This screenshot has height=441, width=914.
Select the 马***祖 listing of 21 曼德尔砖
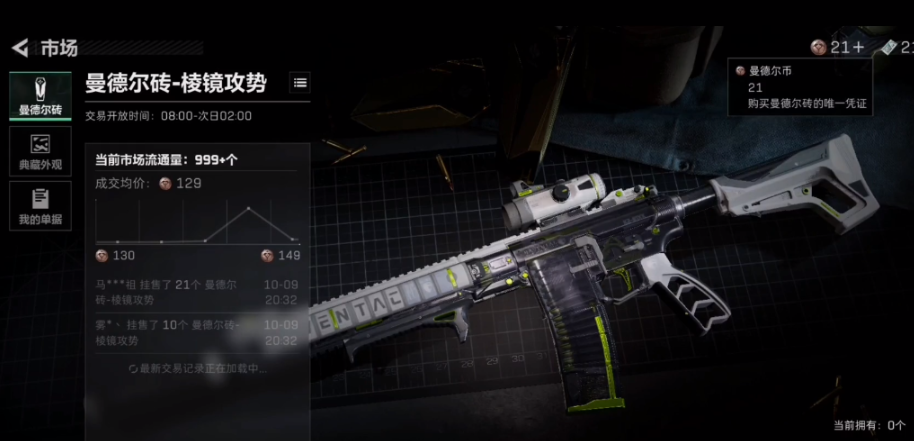[196, 292]
